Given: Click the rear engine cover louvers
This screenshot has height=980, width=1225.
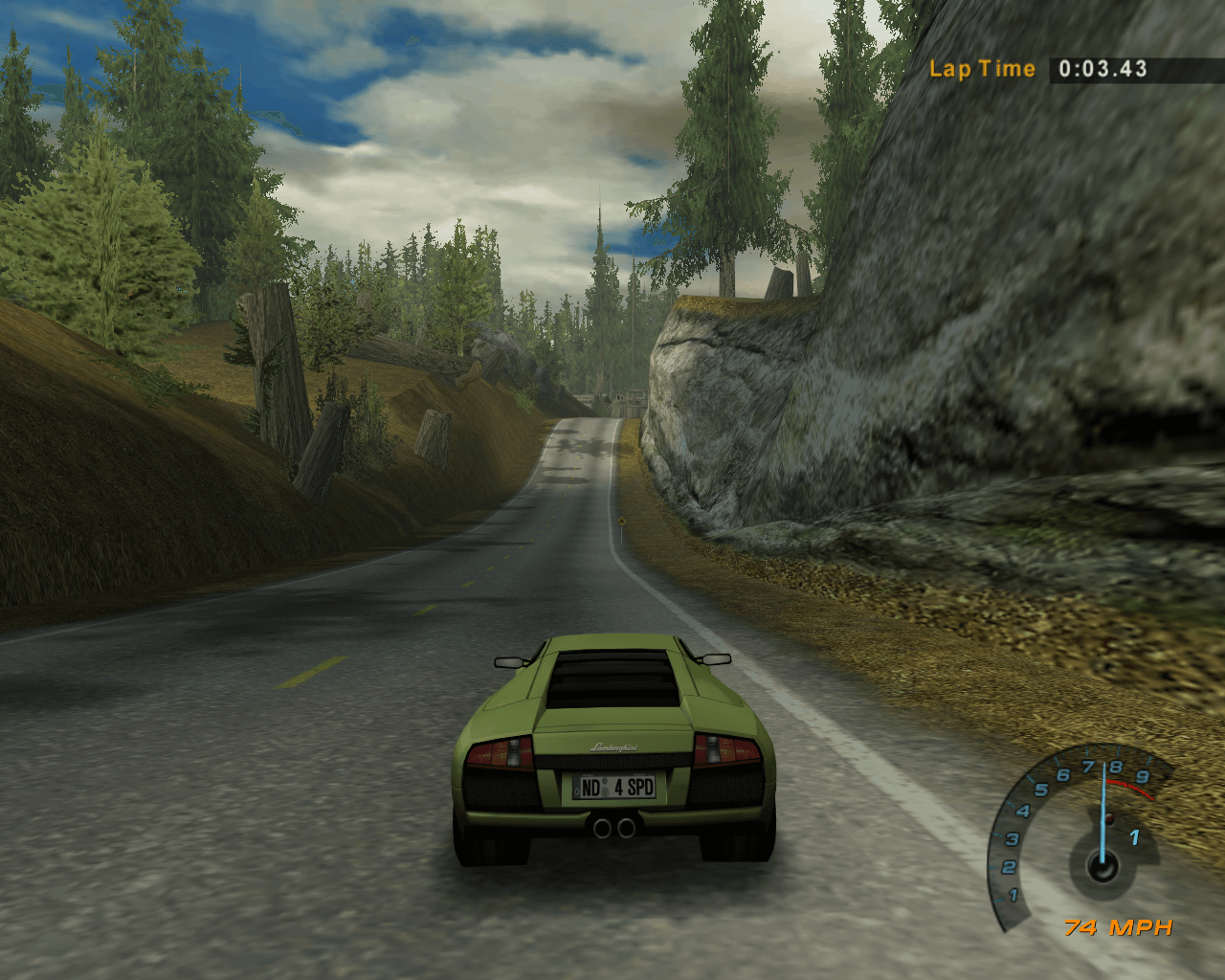Looking at the screenshot, I should (612, 675).
